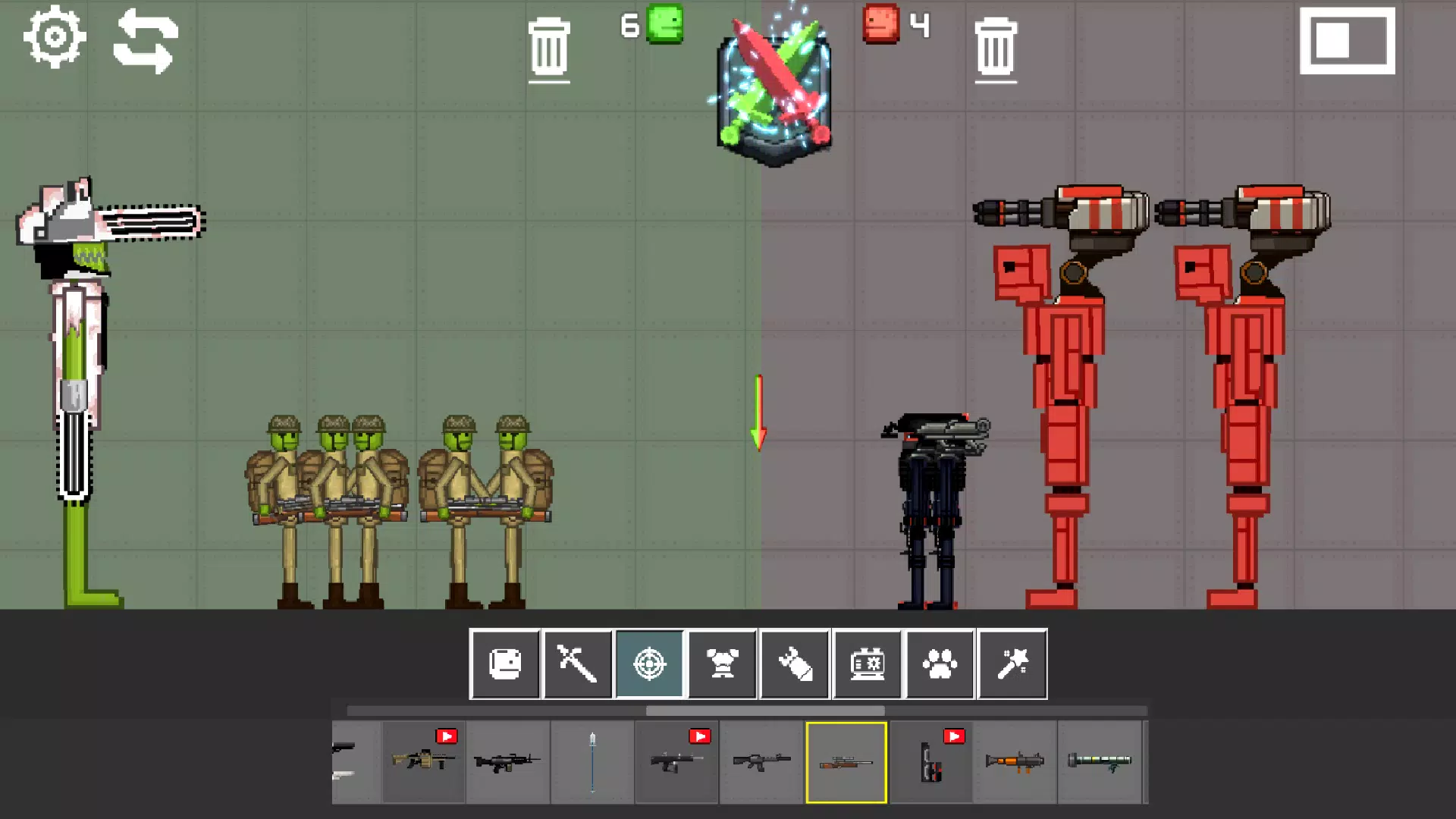Open the machines category

coord(867,664)
